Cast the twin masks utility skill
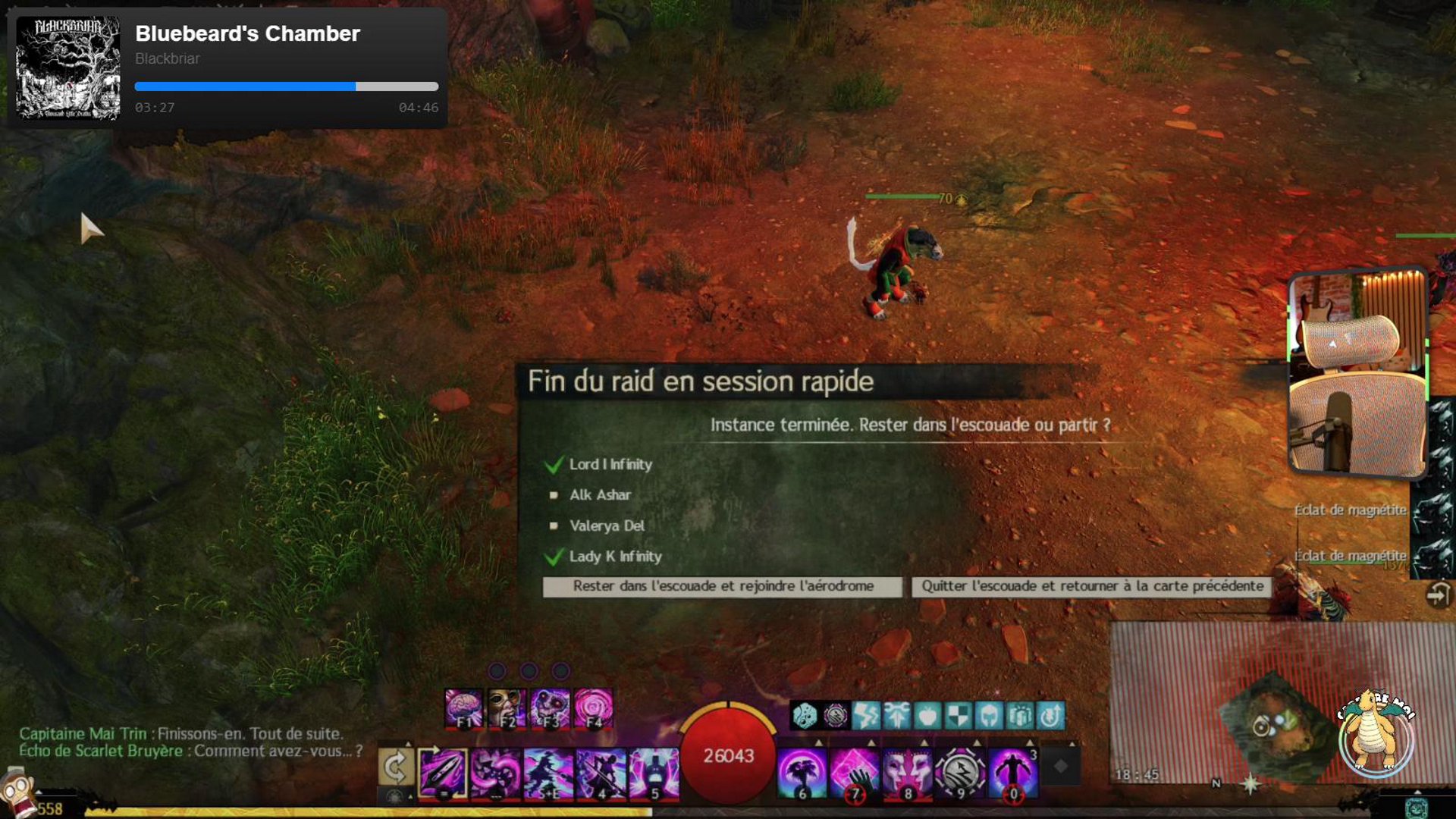The height and width of the screenshot is (819, 1456). click(907, 773)
